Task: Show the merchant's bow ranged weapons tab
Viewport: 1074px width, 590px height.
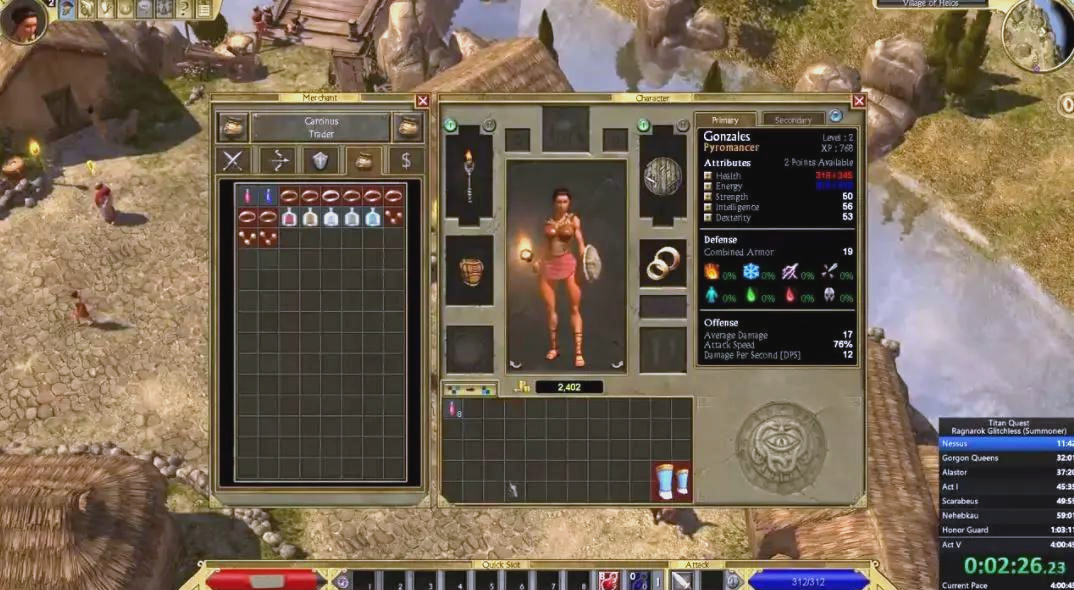Action: coord(277,160)
